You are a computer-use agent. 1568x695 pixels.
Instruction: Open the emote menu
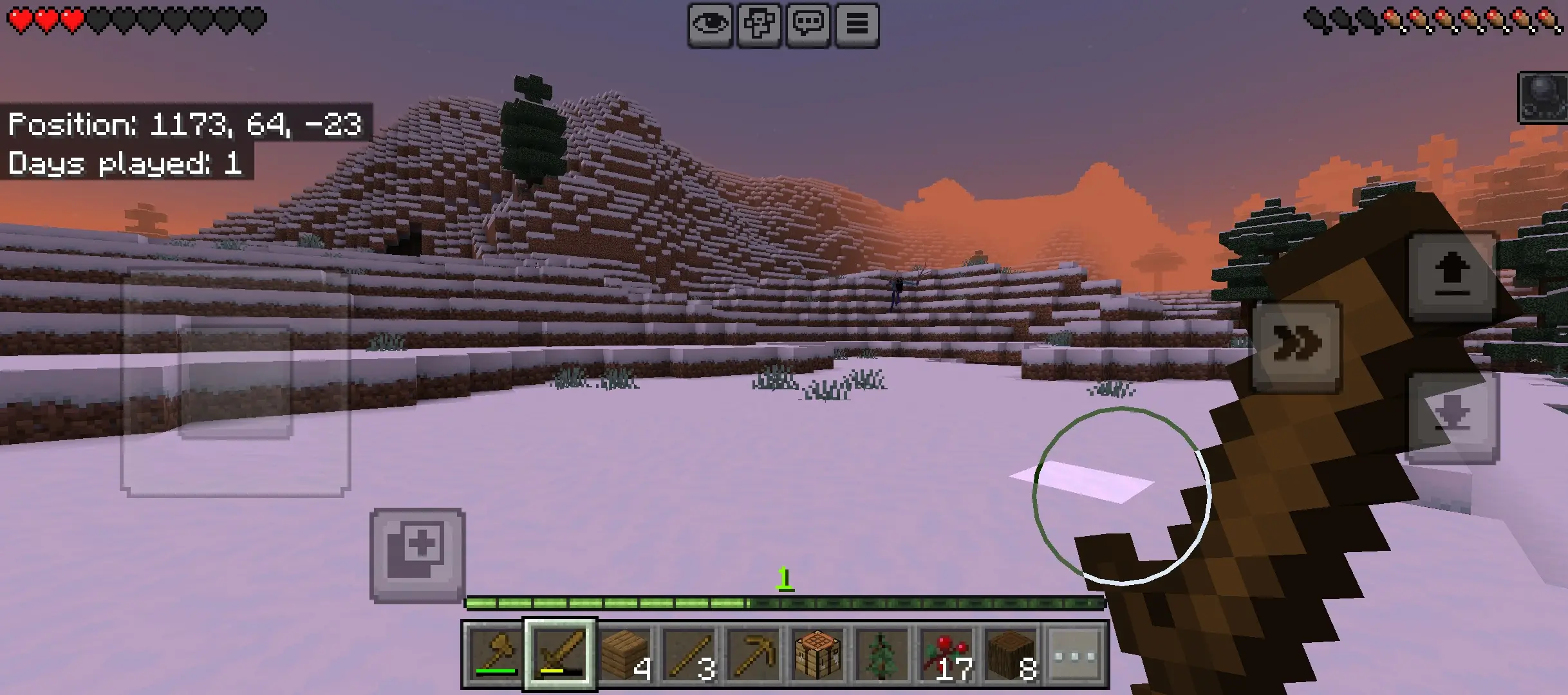tap(759, 25)
